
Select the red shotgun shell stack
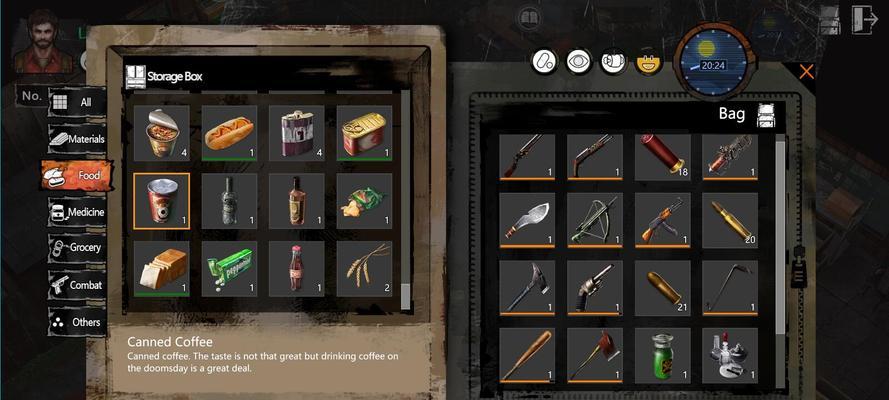click(x=662, y=156)
